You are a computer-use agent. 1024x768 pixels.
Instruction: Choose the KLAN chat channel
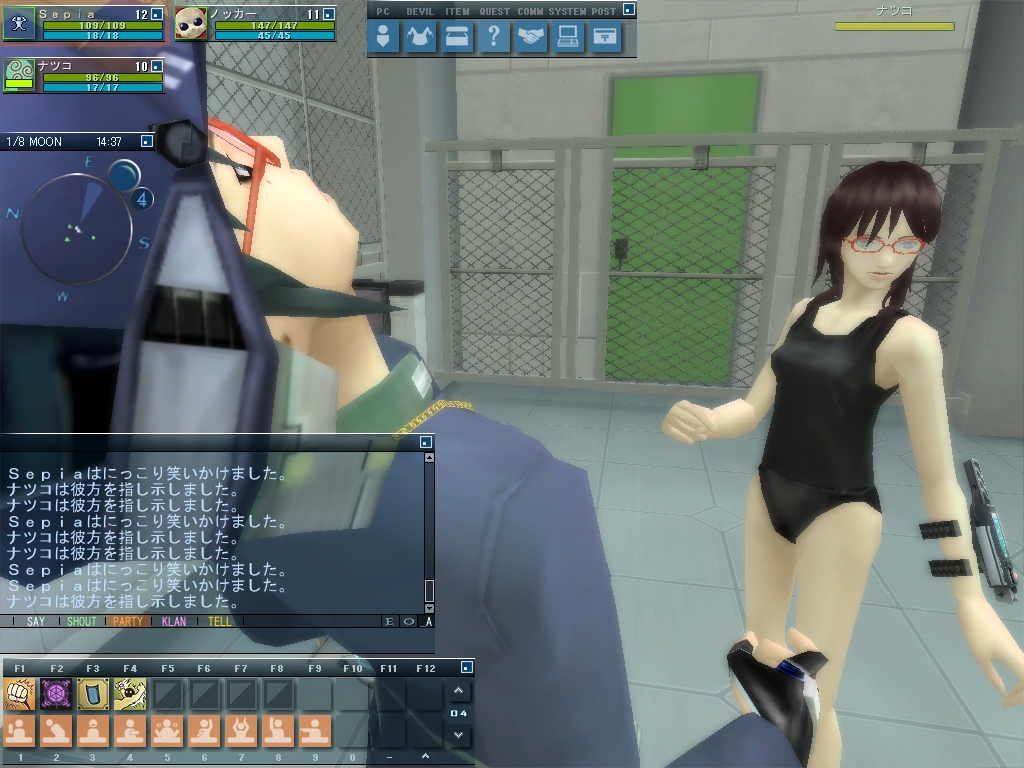pyautogui.click(x=174, y=621)
